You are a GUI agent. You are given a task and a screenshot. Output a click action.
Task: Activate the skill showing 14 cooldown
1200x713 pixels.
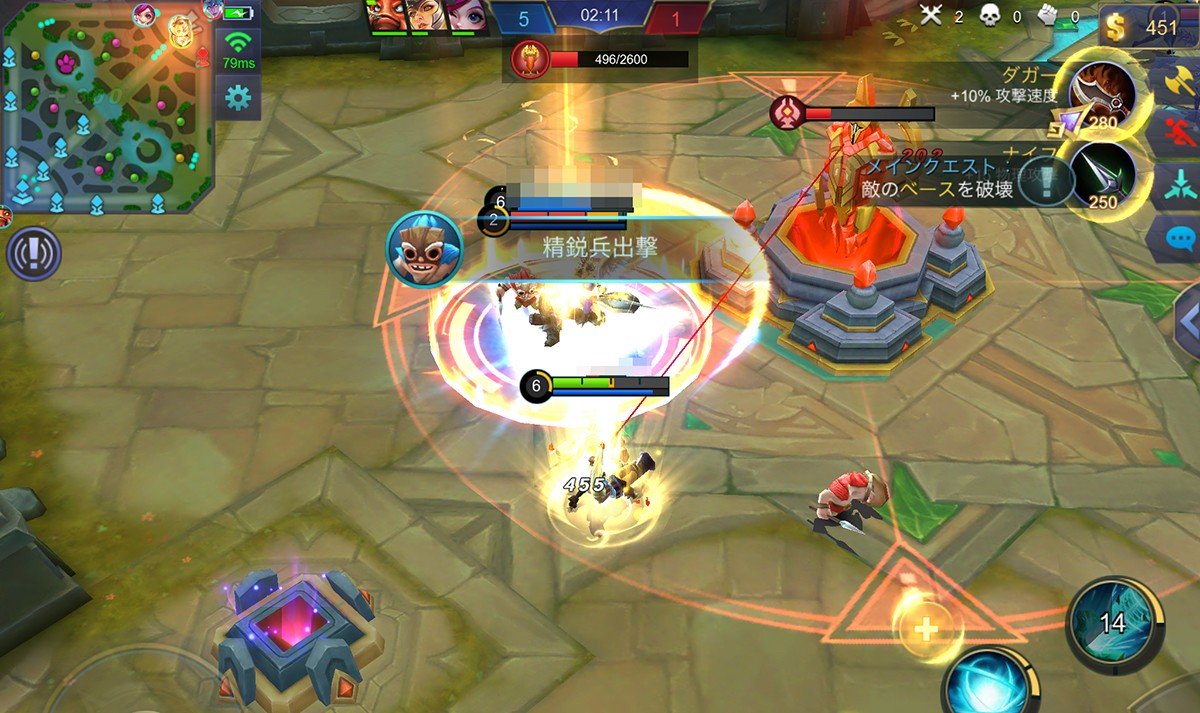[x=1113, y=624]
